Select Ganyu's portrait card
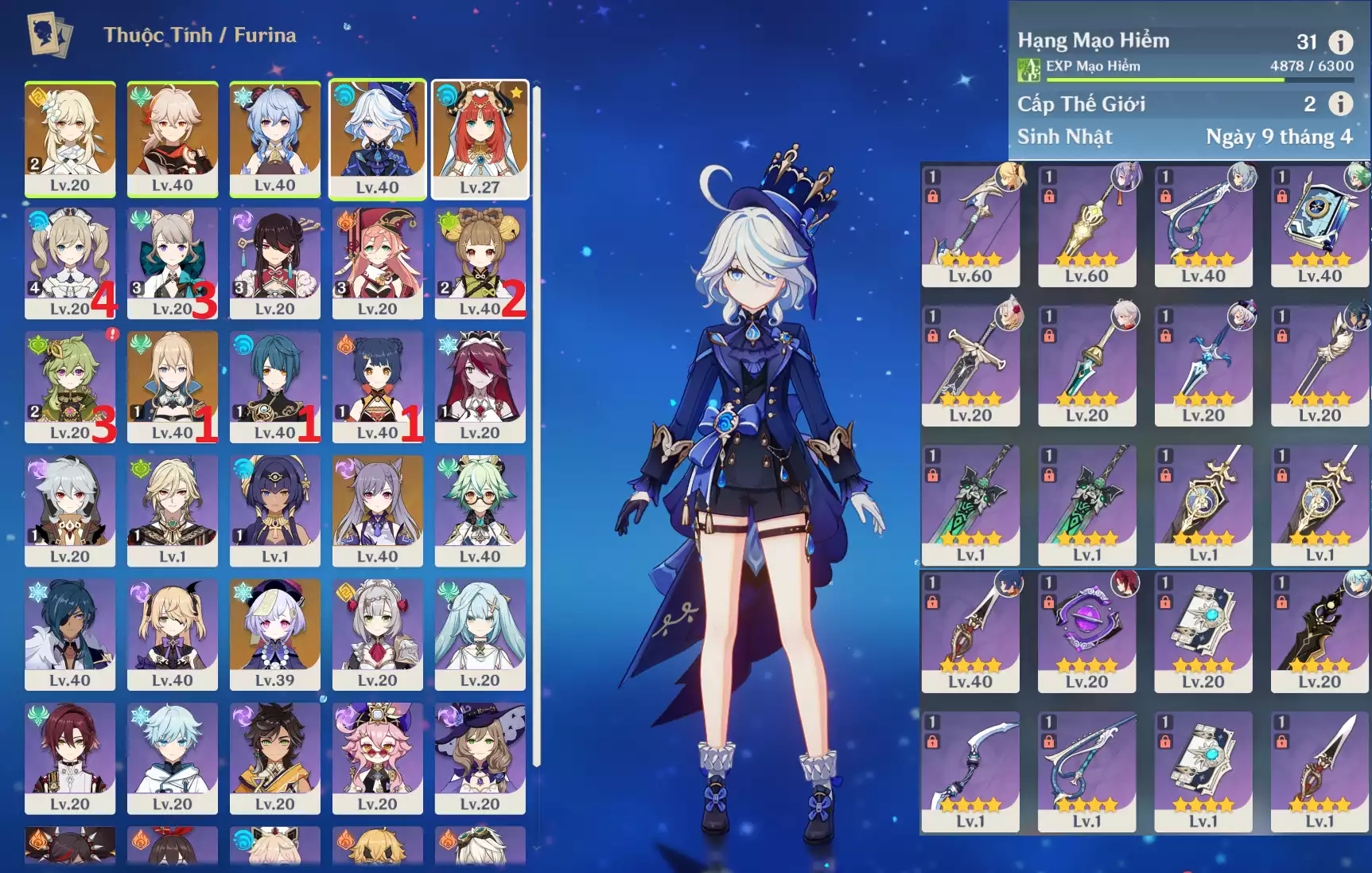 [x=274, y=138]
